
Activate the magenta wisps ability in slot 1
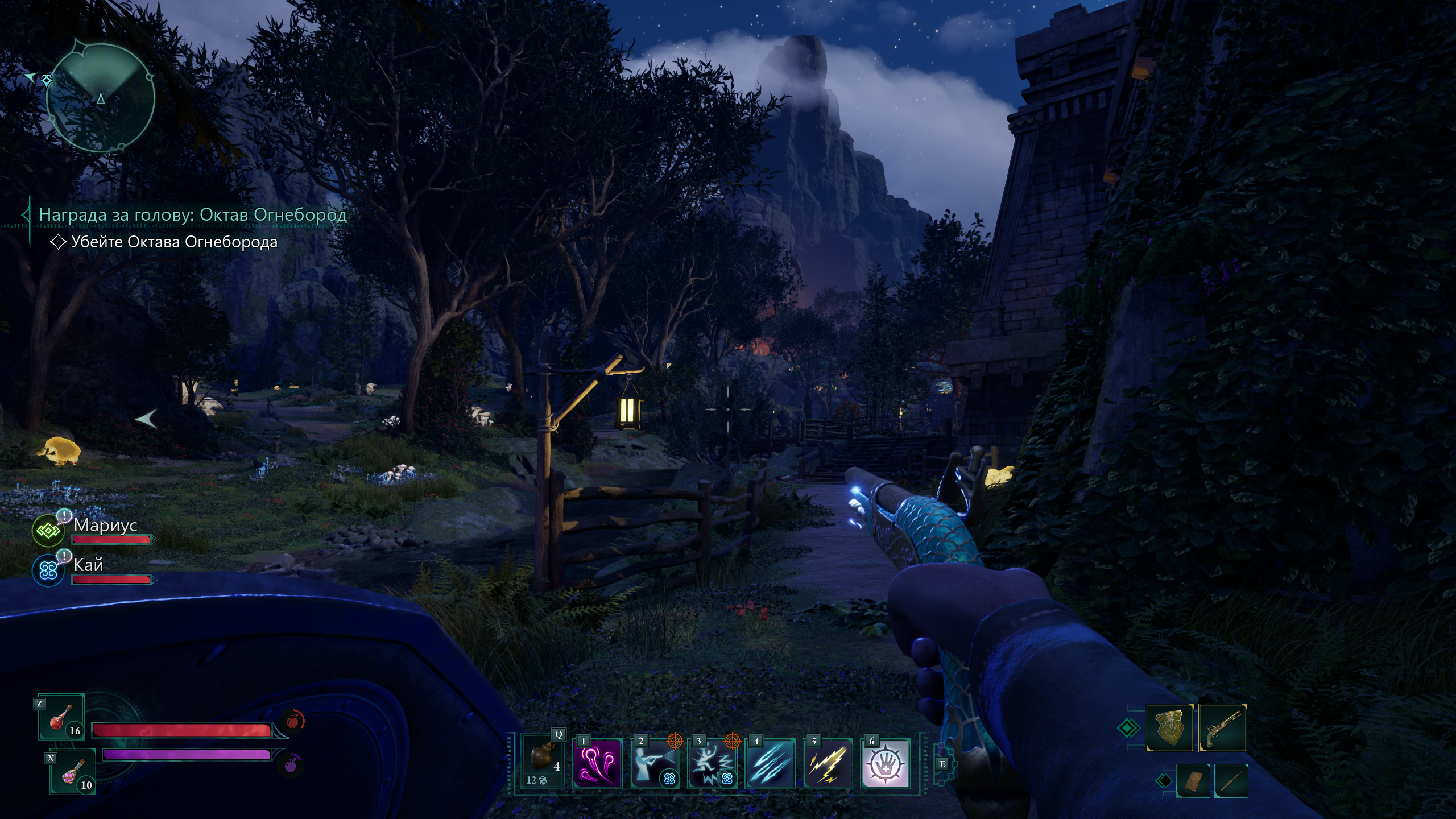(597, 763)
